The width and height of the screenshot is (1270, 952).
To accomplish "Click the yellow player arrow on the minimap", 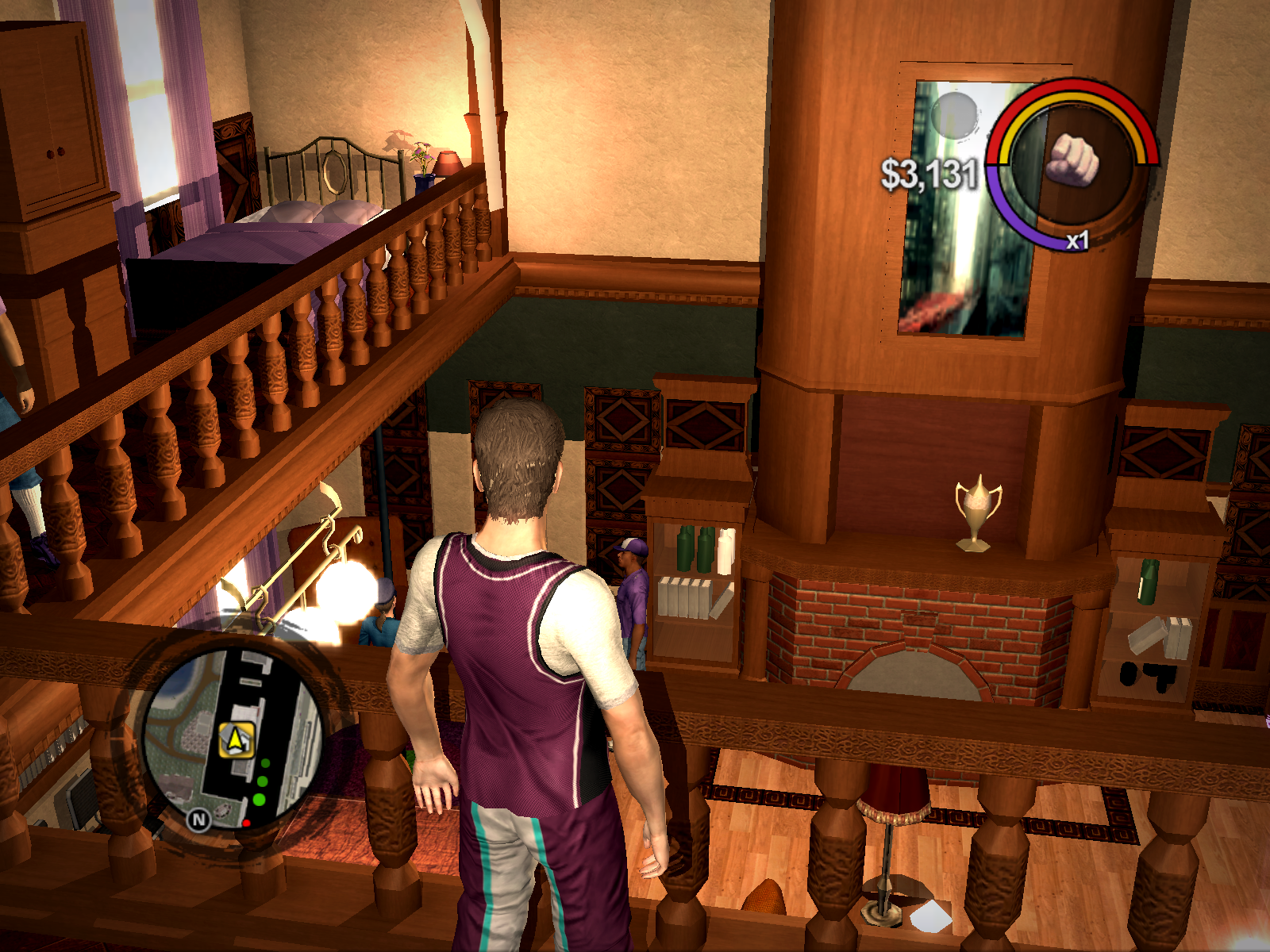I will click(236, 741).
